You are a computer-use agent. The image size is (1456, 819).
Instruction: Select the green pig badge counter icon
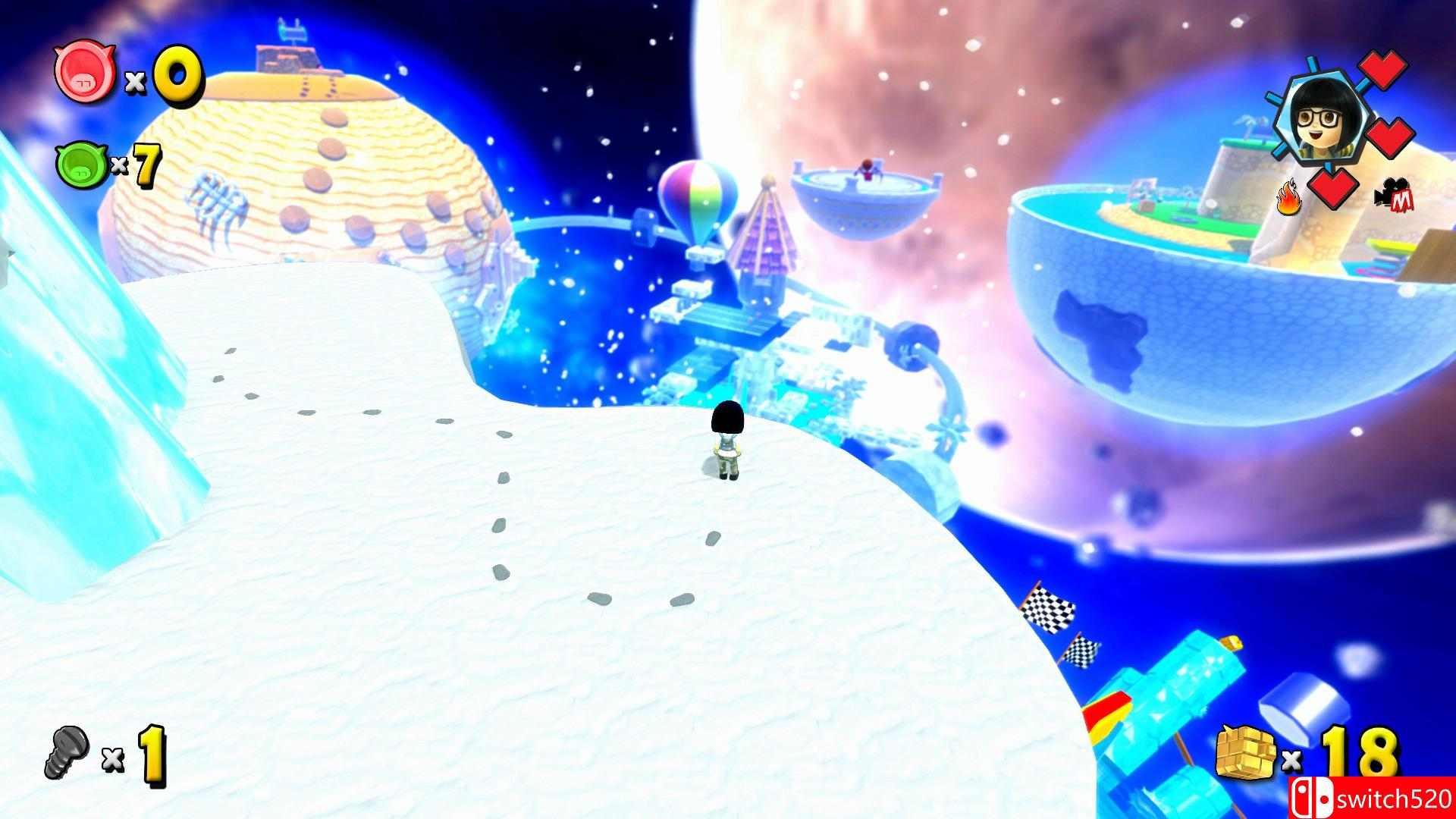(82, 165)
